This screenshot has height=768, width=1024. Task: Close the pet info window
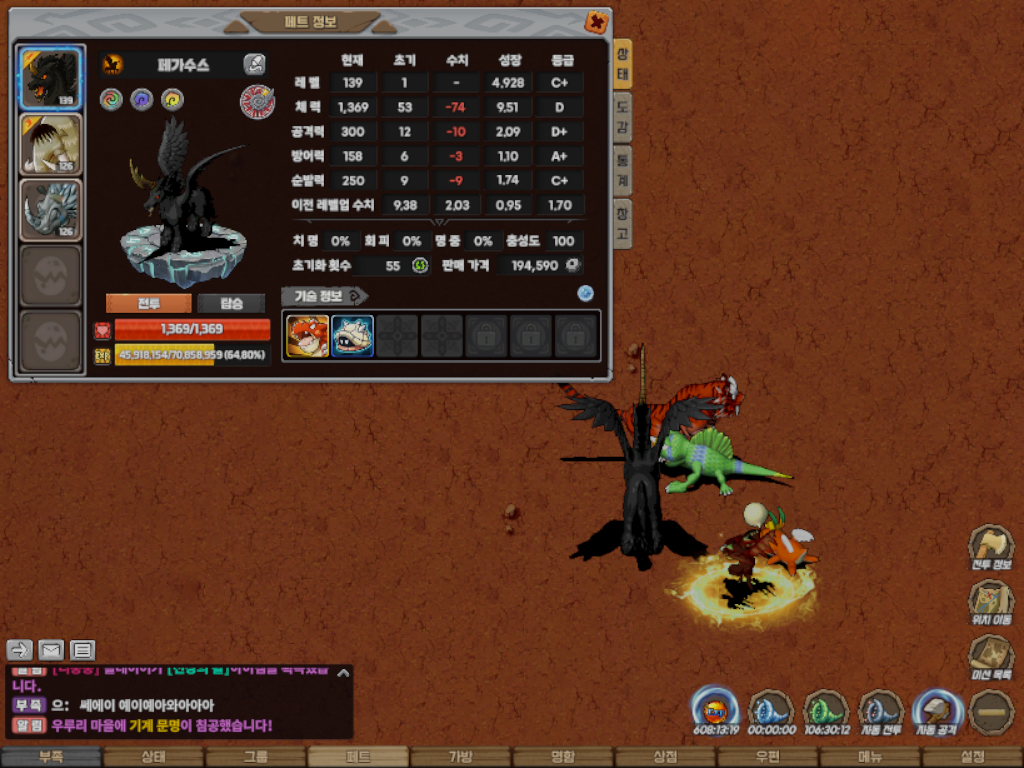point(595,22)
